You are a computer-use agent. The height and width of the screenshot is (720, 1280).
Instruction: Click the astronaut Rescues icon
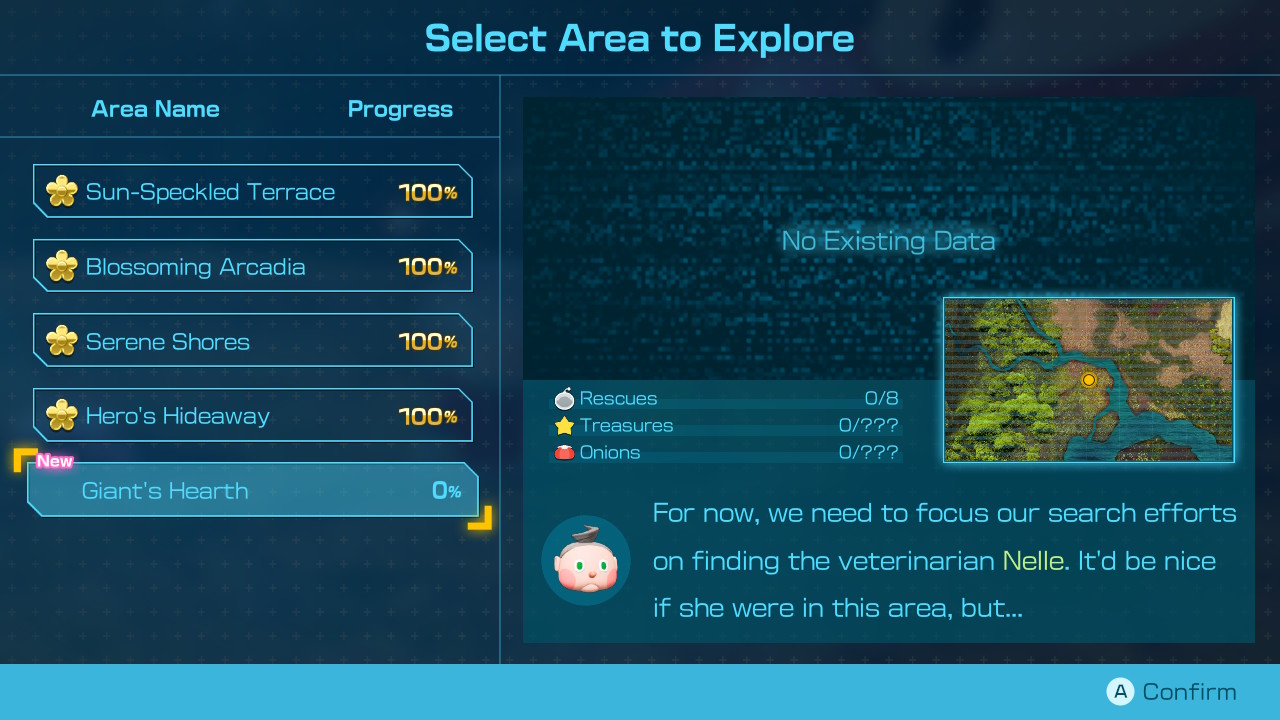tap(564, 398)
